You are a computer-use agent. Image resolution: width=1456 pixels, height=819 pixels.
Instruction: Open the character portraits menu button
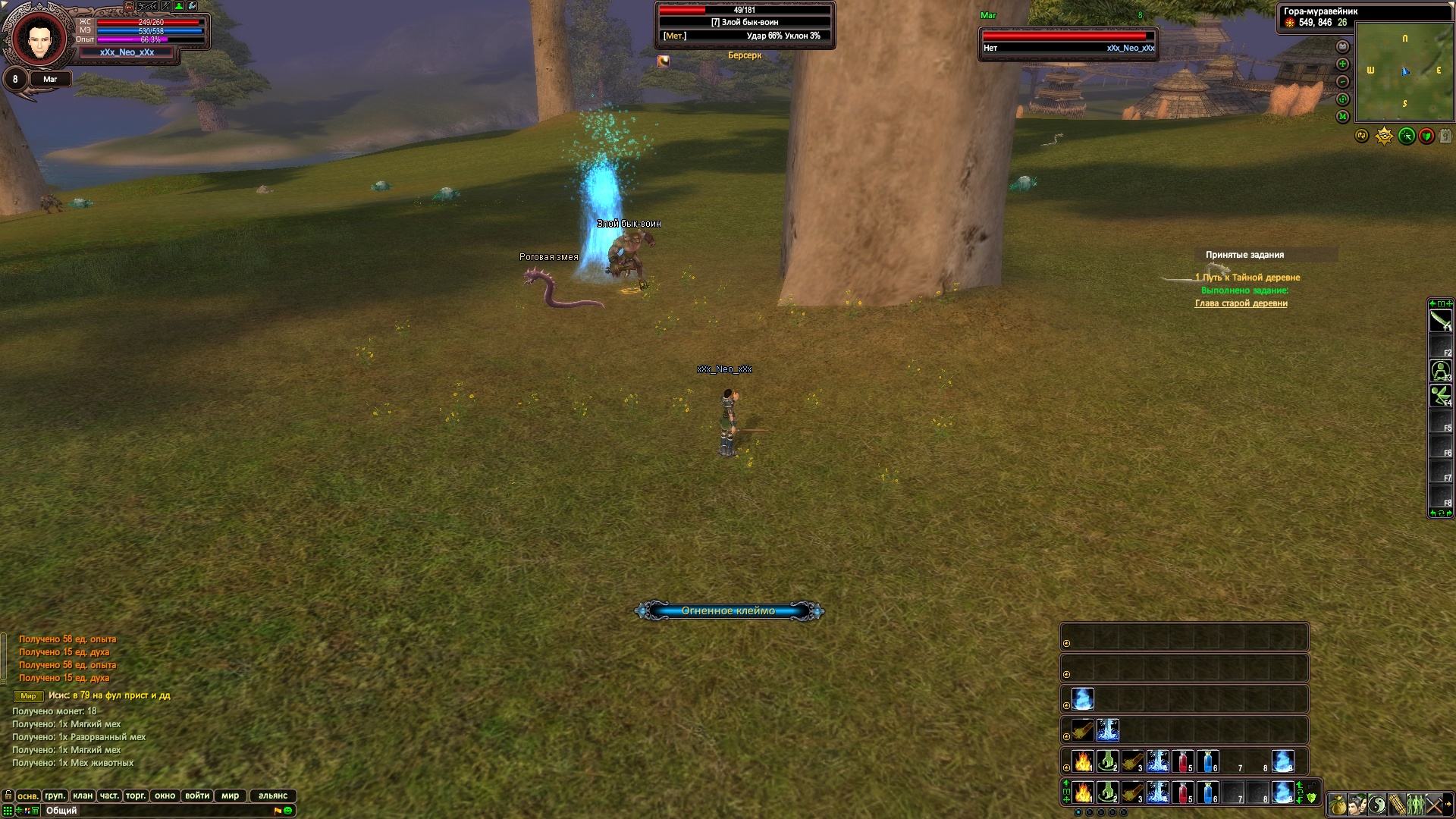[1357, 805]
